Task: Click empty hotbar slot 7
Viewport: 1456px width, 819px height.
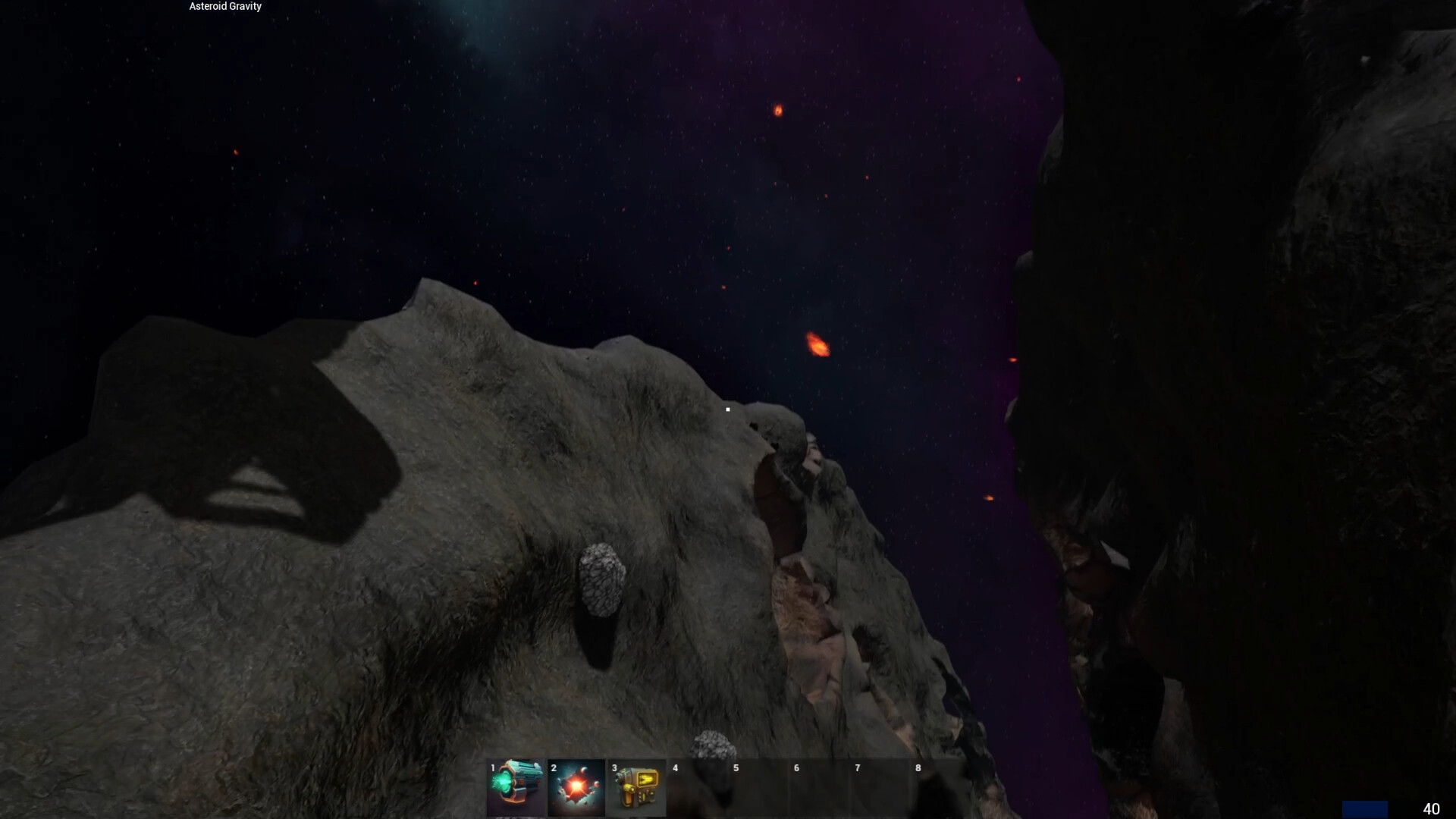Action: pos(879,787)
